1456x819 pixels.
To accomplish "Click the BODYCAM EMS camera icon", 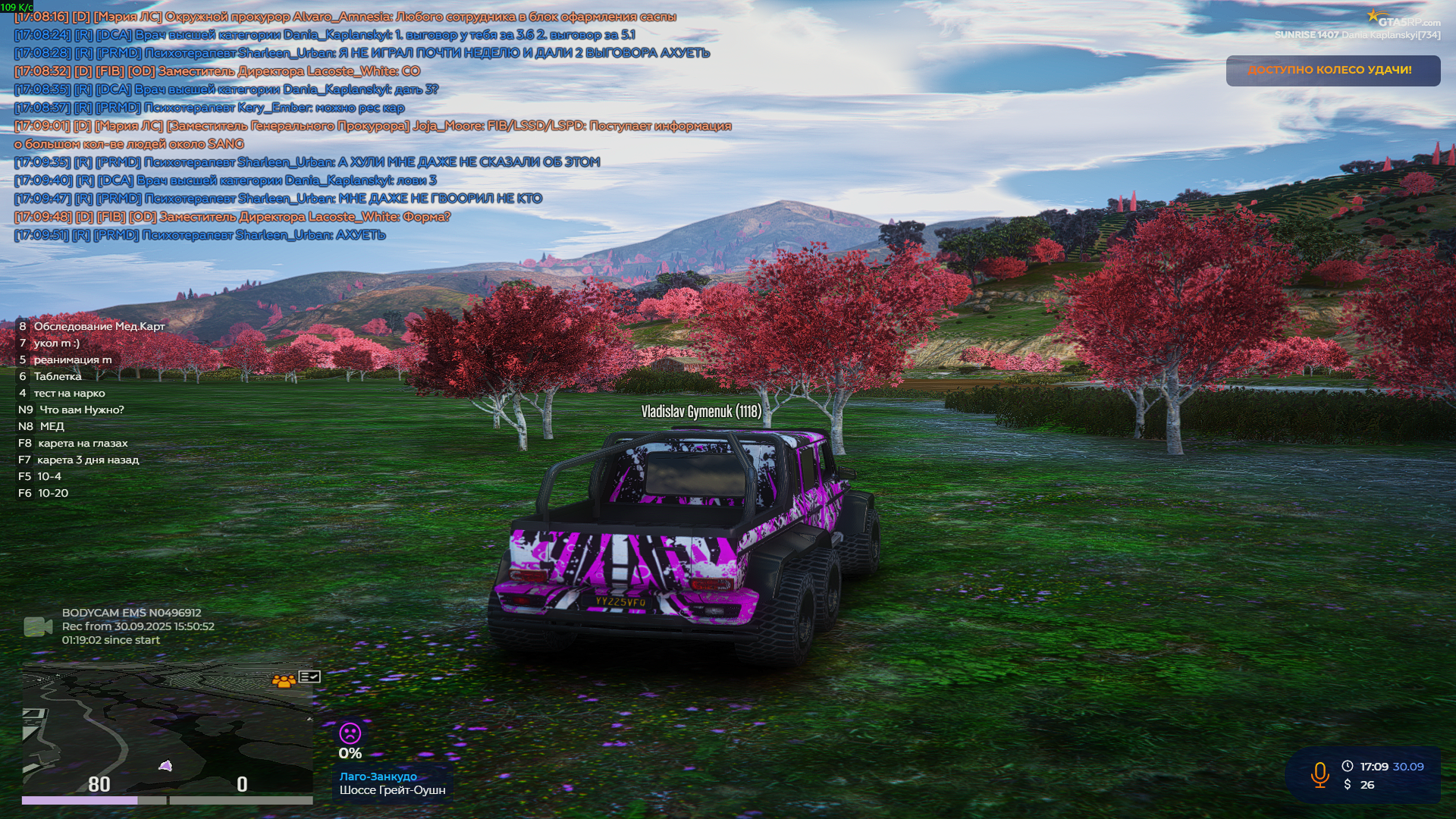I will (36, 625).
